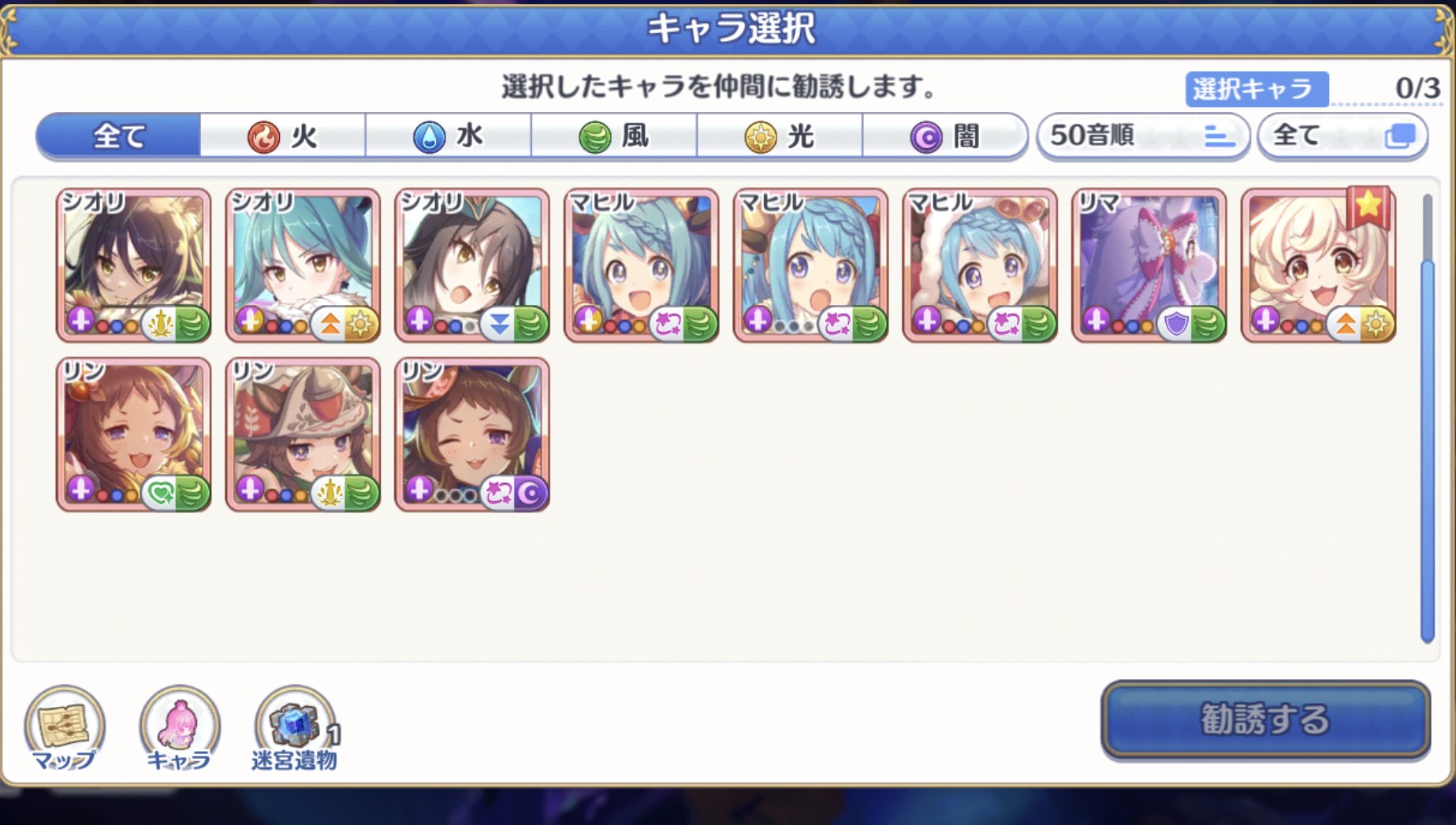Viewport: 1456px width, 825px height.
Task: Pick the マヒル card with white fur hood
Action: 979,266
